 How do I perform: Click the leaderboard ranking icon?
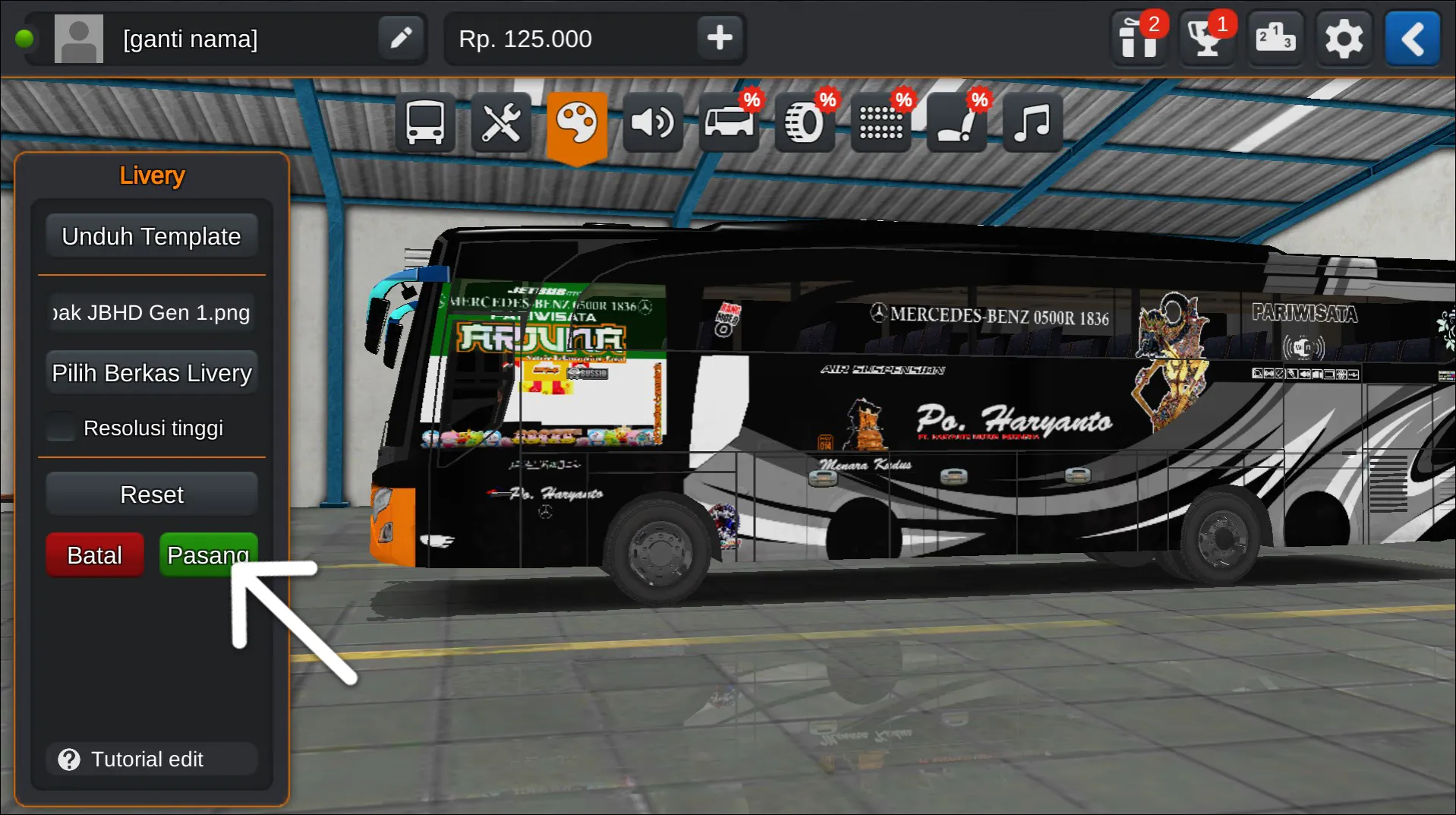tap(1275, 38)
